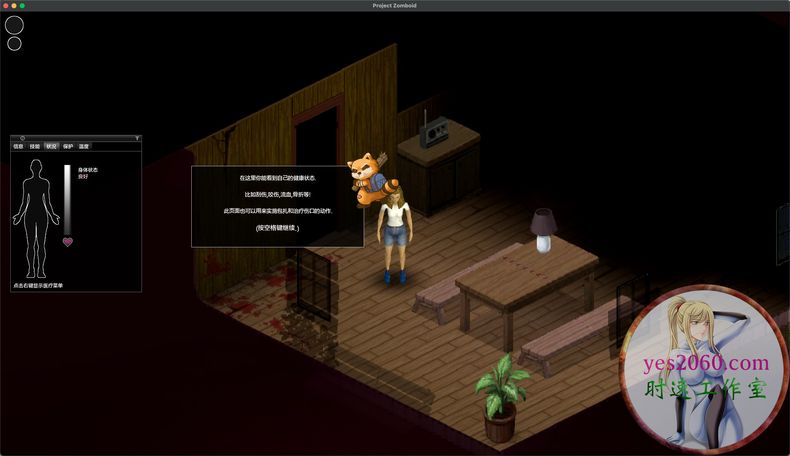
Task: Show the 保护 protection tab
Action: point(68,146)
